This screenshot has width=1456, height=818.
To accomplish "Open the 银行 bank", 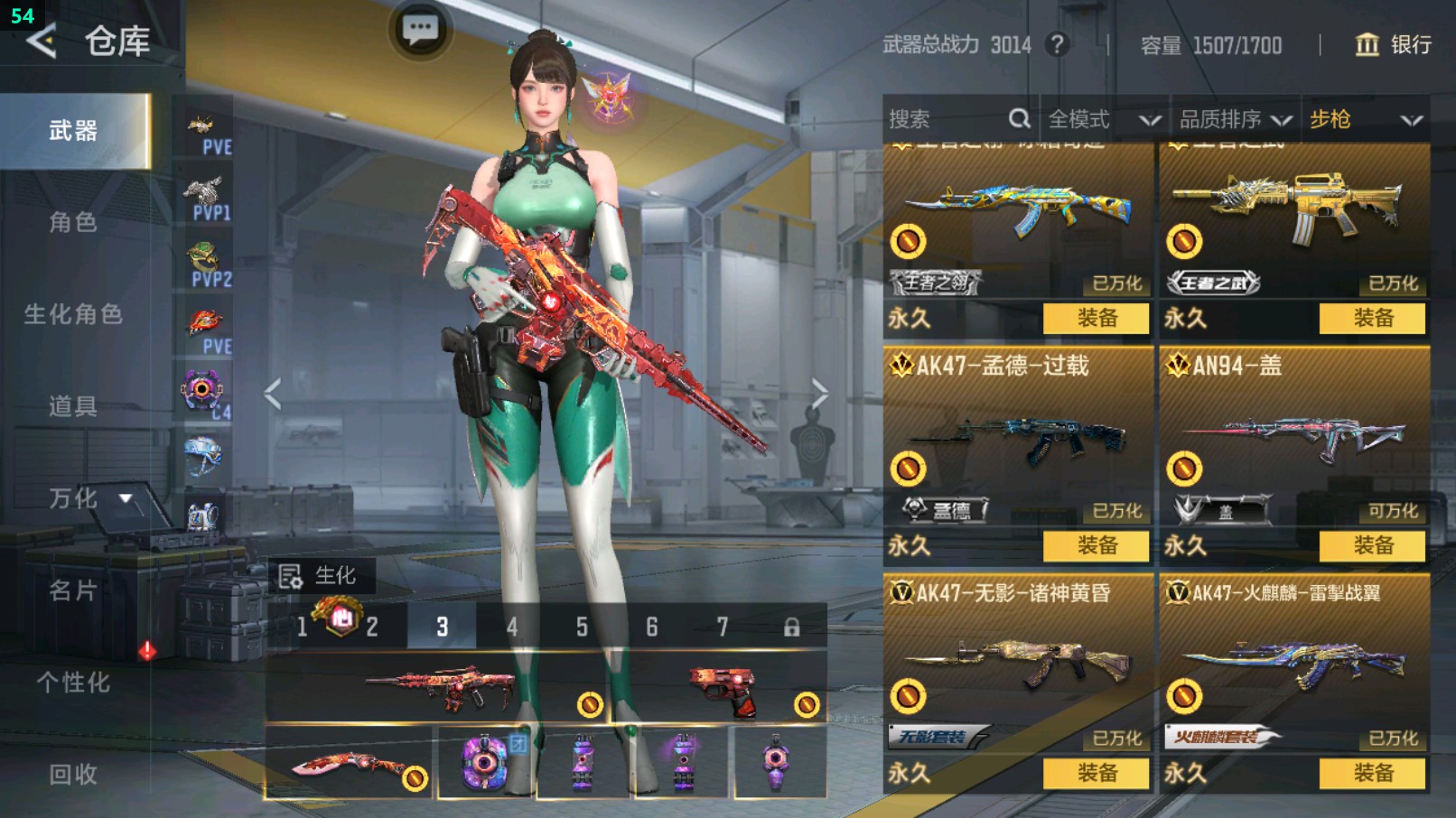I will [x=1394, y=45].
